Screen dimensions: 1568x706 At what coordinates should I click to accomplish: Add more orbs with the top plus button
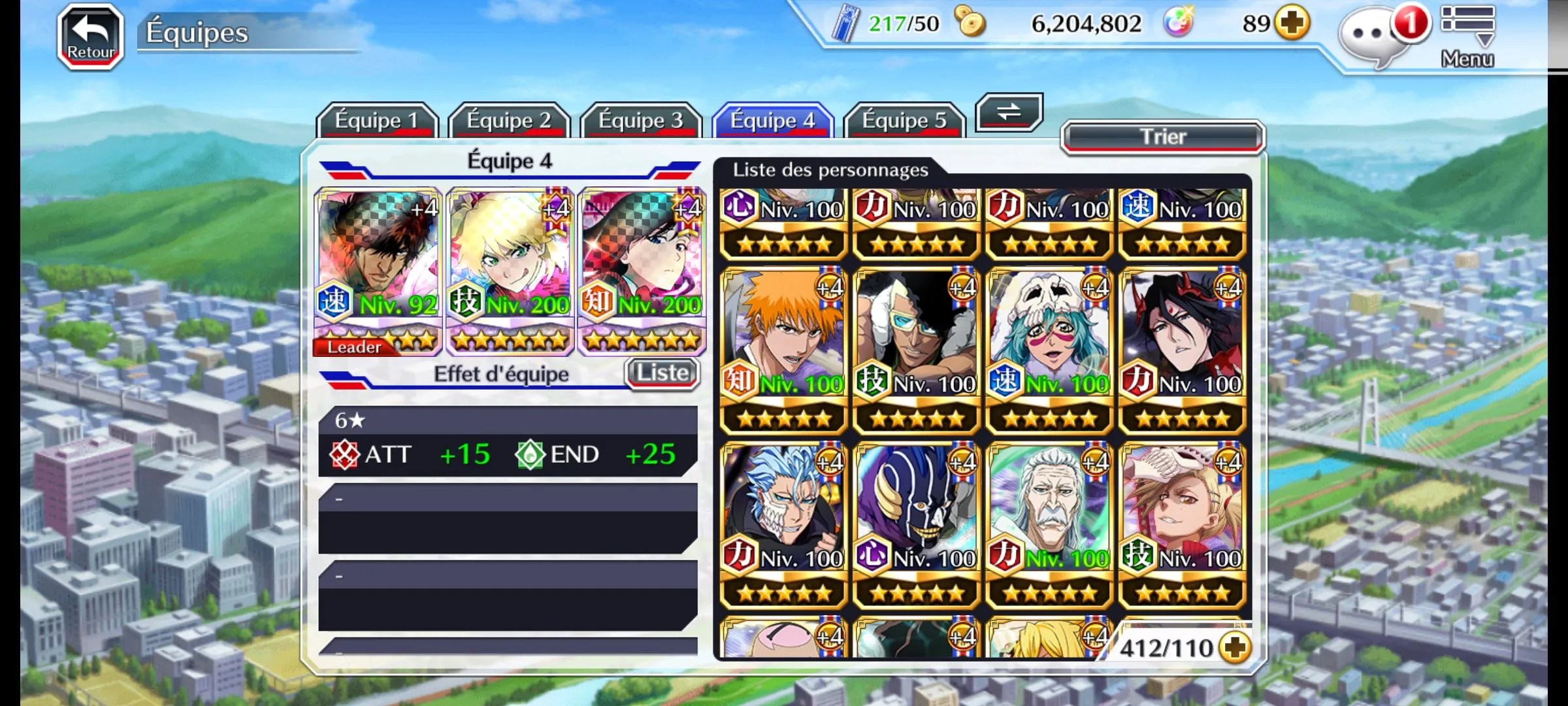(x=1292, y=24)
